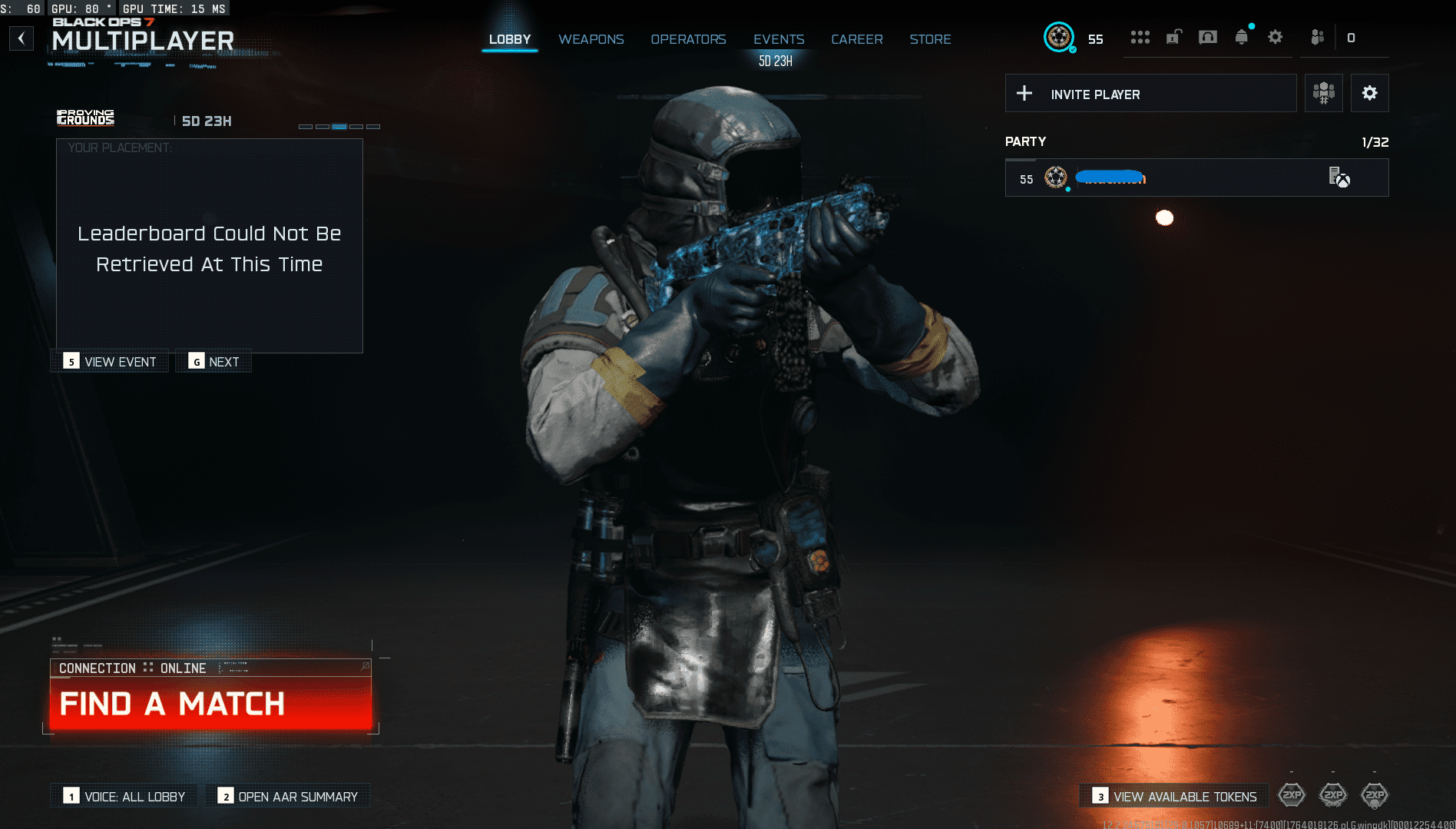The height and width of the screenshot is (829, 1456).
Task: Open settings with the gear icon on top bar
Action: [1275, 36]
